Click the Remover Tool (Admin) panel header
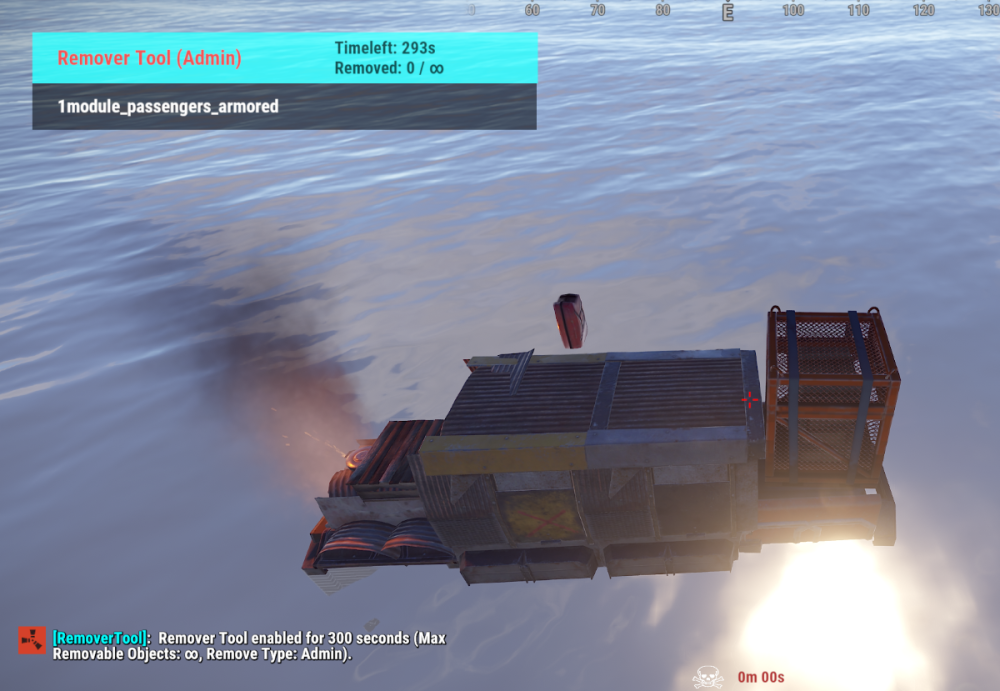1000x691 pixels. pos(284,58)
